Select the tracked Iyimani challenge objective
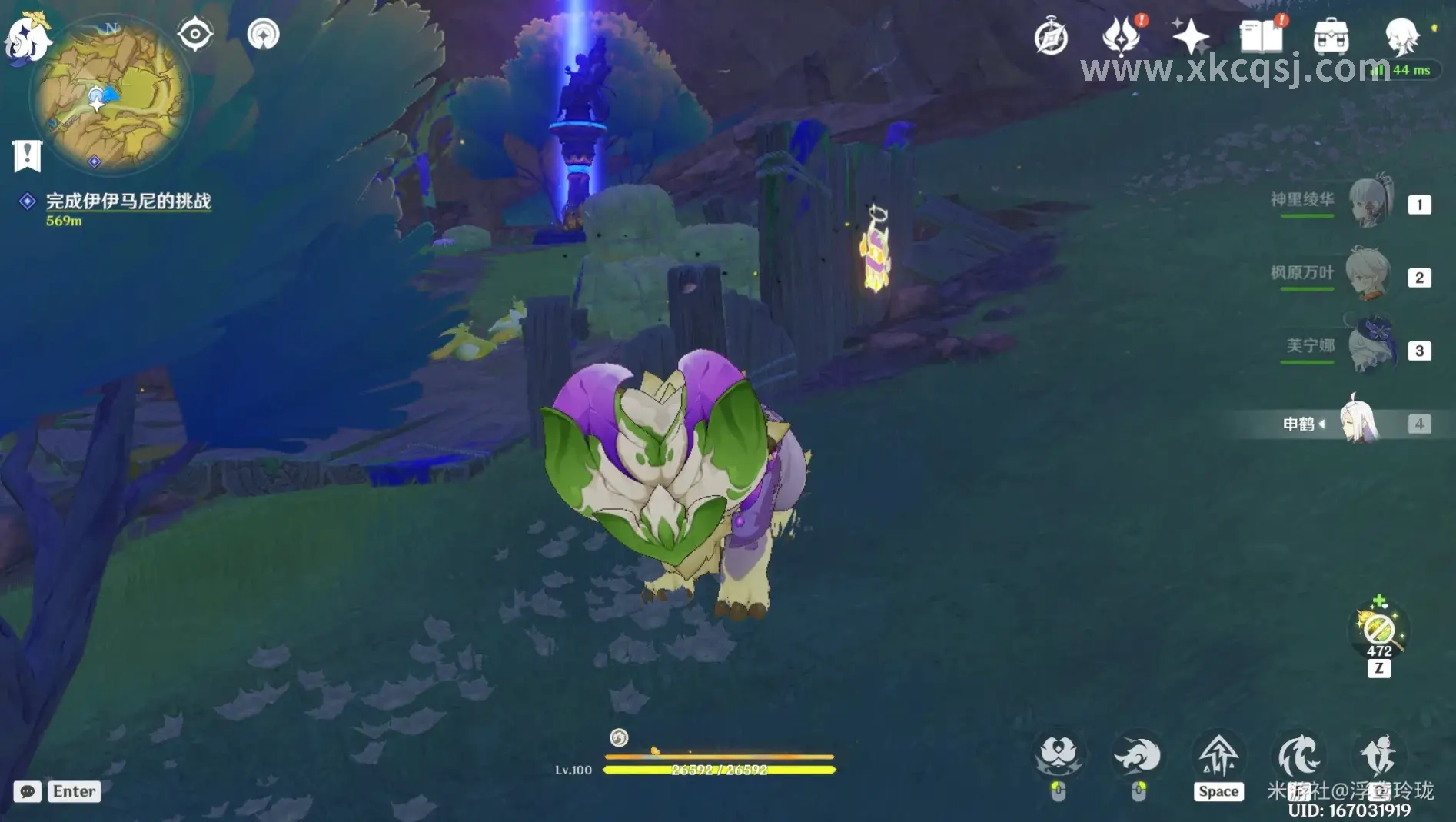Screen dimensions: 1456x822 (128, 201)
